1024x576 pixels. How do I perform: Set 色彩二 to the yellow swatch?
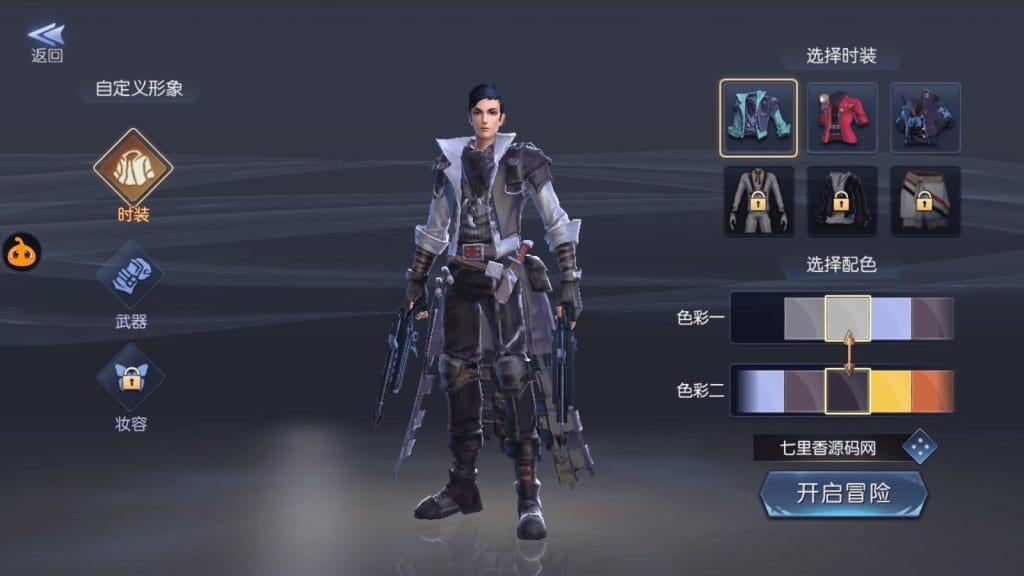click(x=891, y=390)
